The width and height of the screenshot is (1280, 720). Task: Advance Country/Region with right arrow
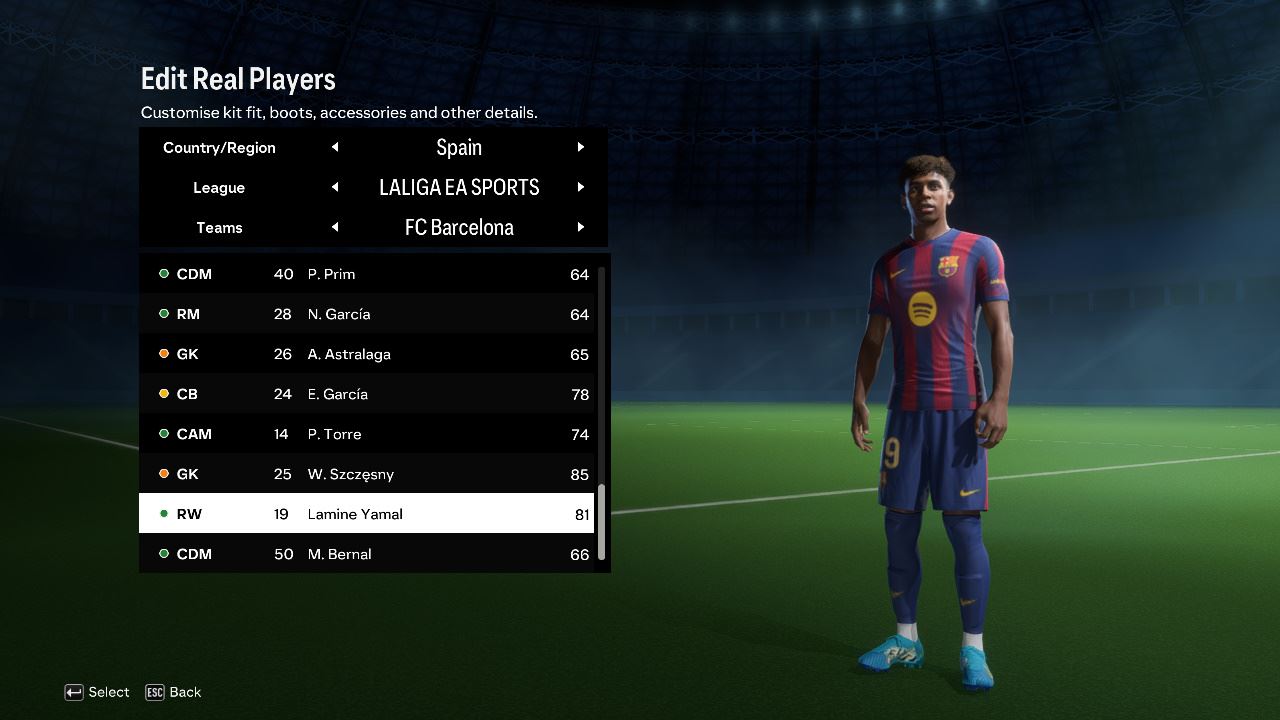580,147
